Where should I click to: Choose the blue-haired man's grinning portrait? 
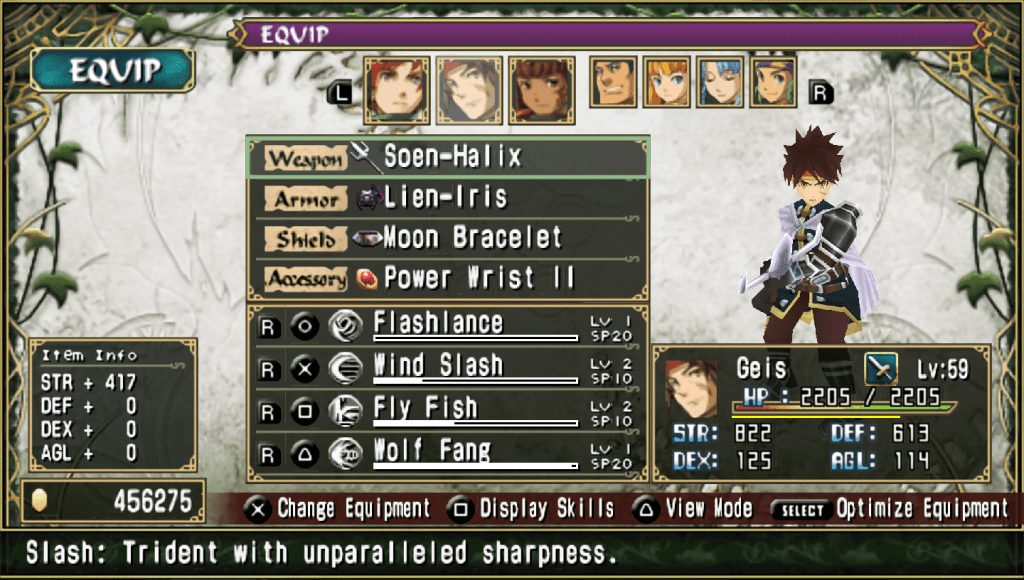[613, 82]
